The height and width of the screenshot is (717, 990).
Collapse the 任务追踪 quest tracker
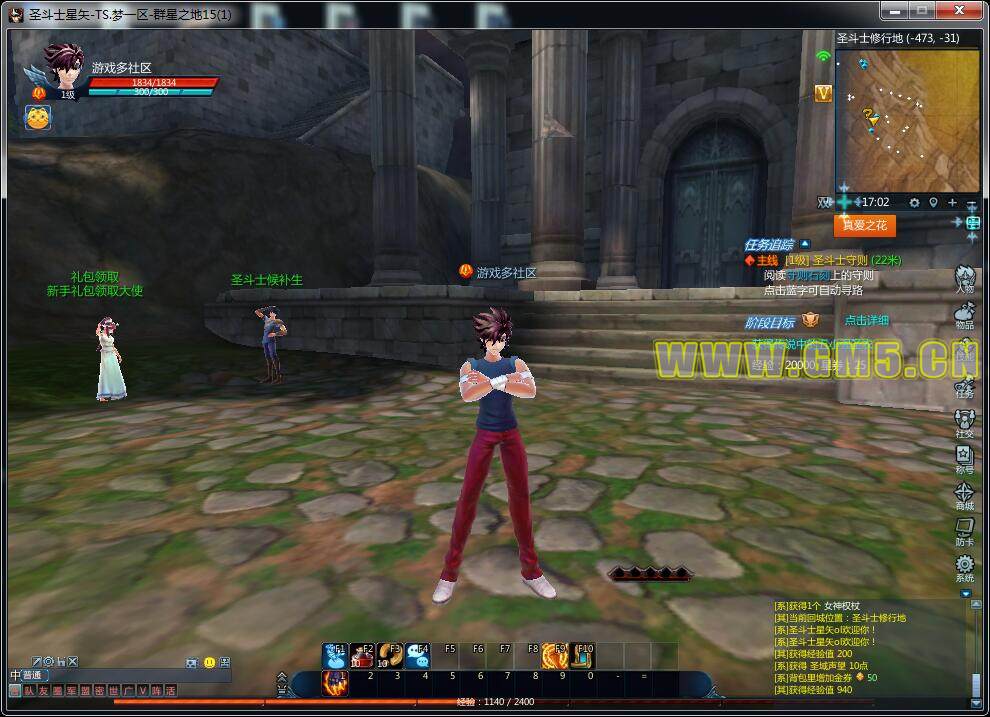(805, 244)
